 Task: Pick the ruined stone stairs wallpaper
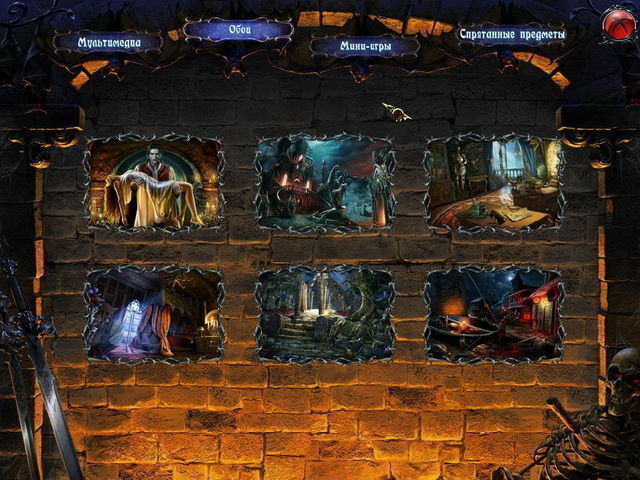pos(325,313)
